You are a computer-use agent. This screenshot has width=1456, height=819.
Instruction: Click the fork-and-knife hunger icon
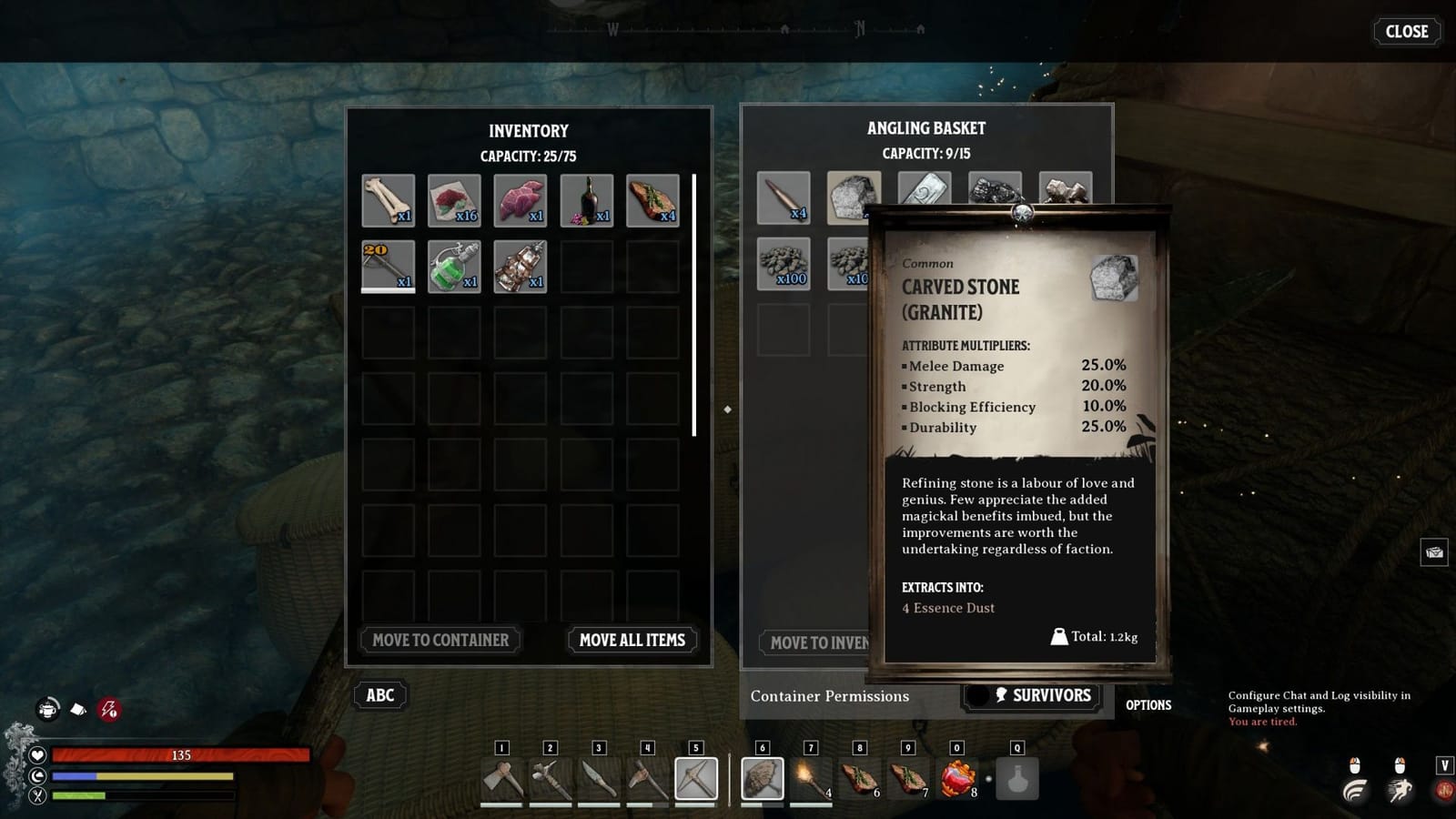point(36,797)
